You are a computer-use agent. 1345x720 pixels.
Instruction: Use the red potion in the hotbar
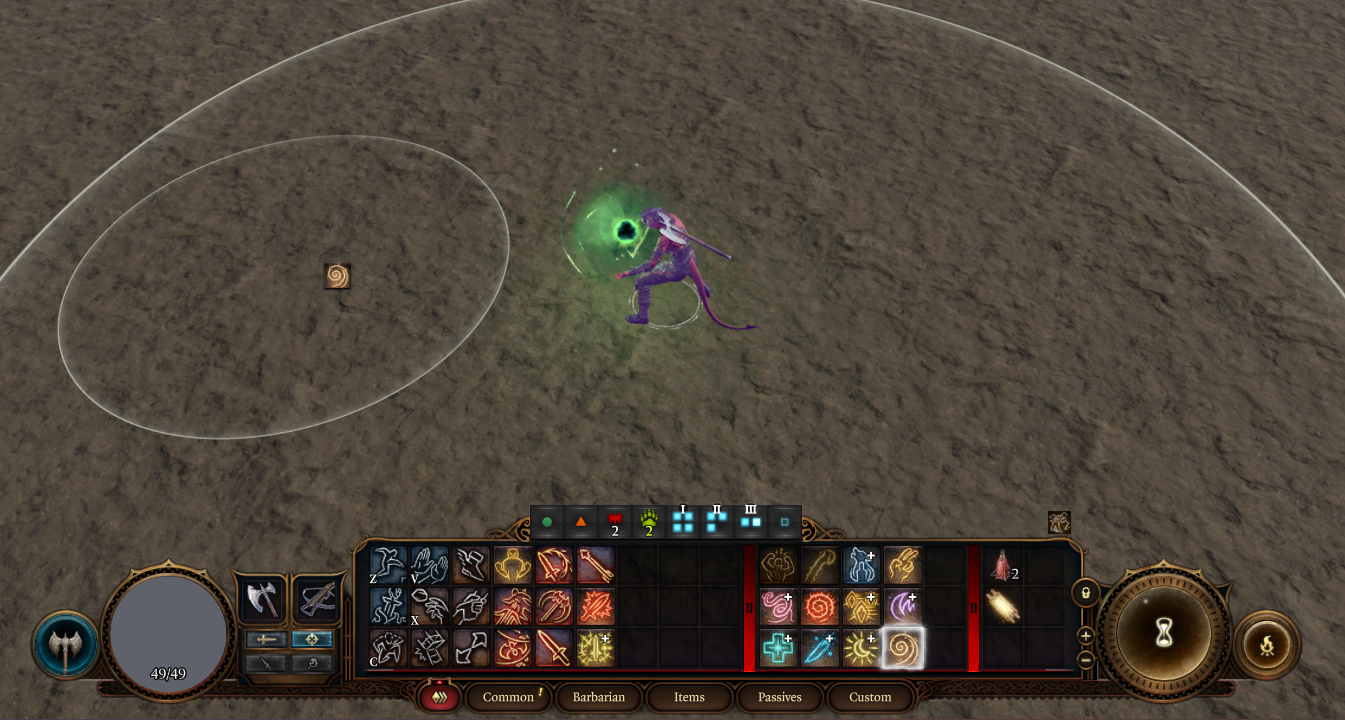point(1002,566)
